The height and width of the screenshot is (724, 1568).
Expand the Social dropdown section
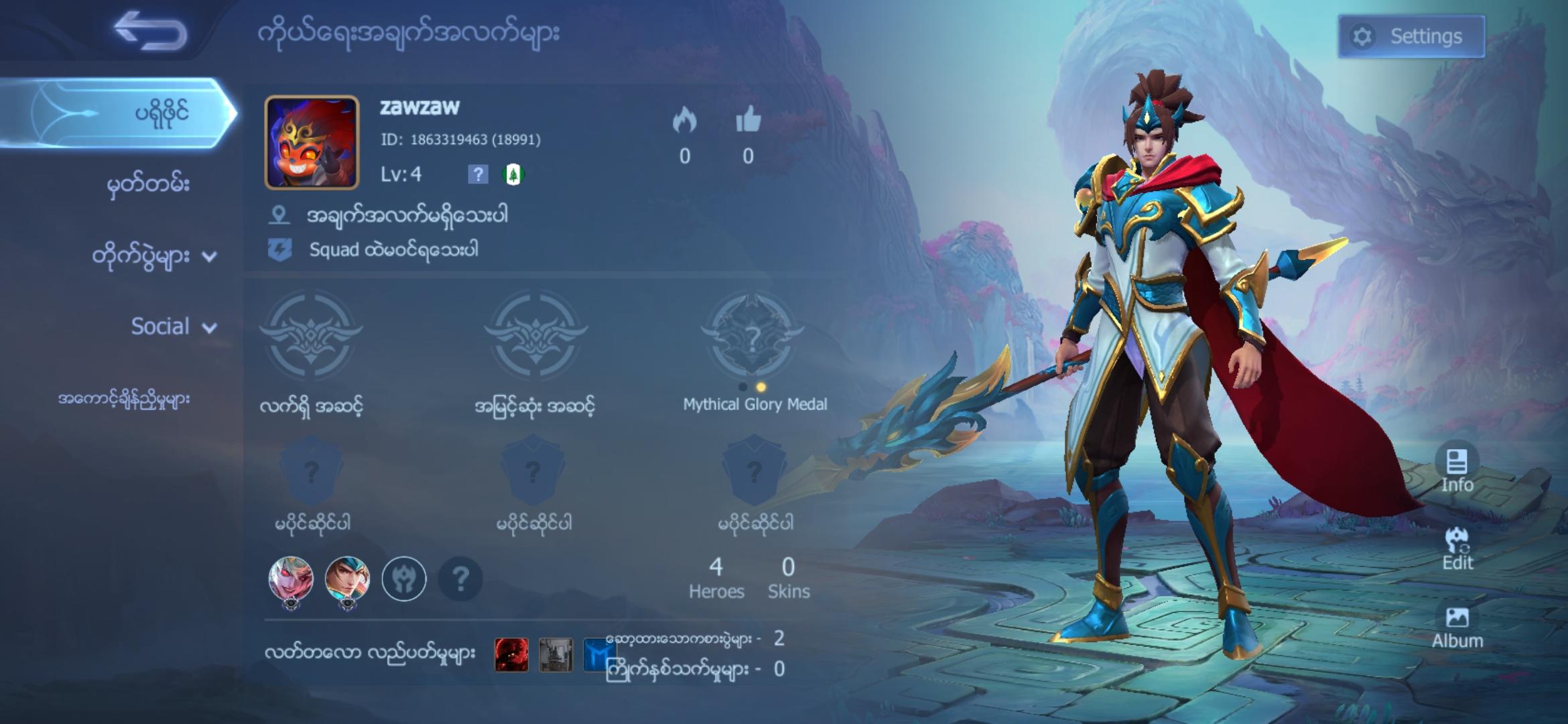tap(173, 326)
